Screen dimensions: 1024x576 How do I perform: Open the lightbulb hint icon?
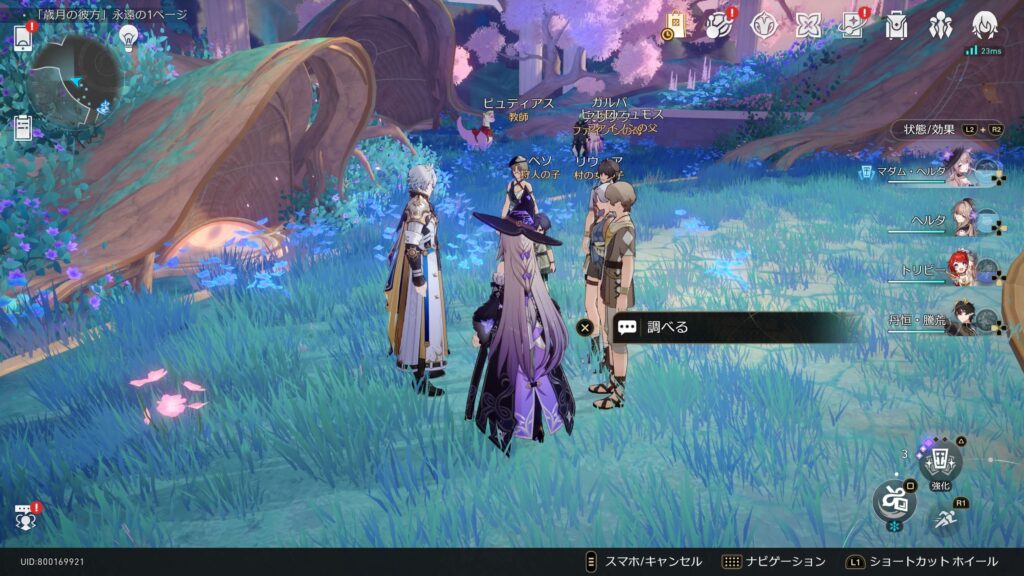[128, 36]
